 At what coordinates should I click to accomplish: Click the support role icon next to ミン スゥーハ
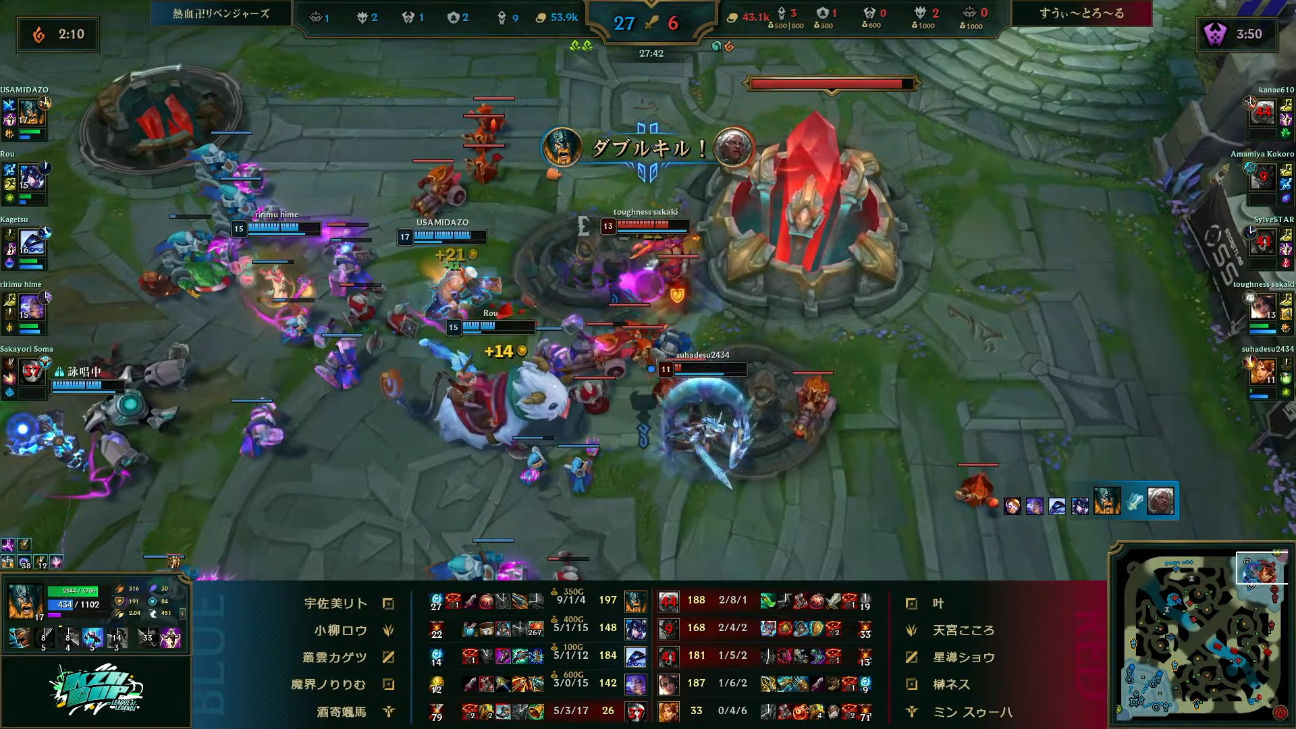click(914, 711)
